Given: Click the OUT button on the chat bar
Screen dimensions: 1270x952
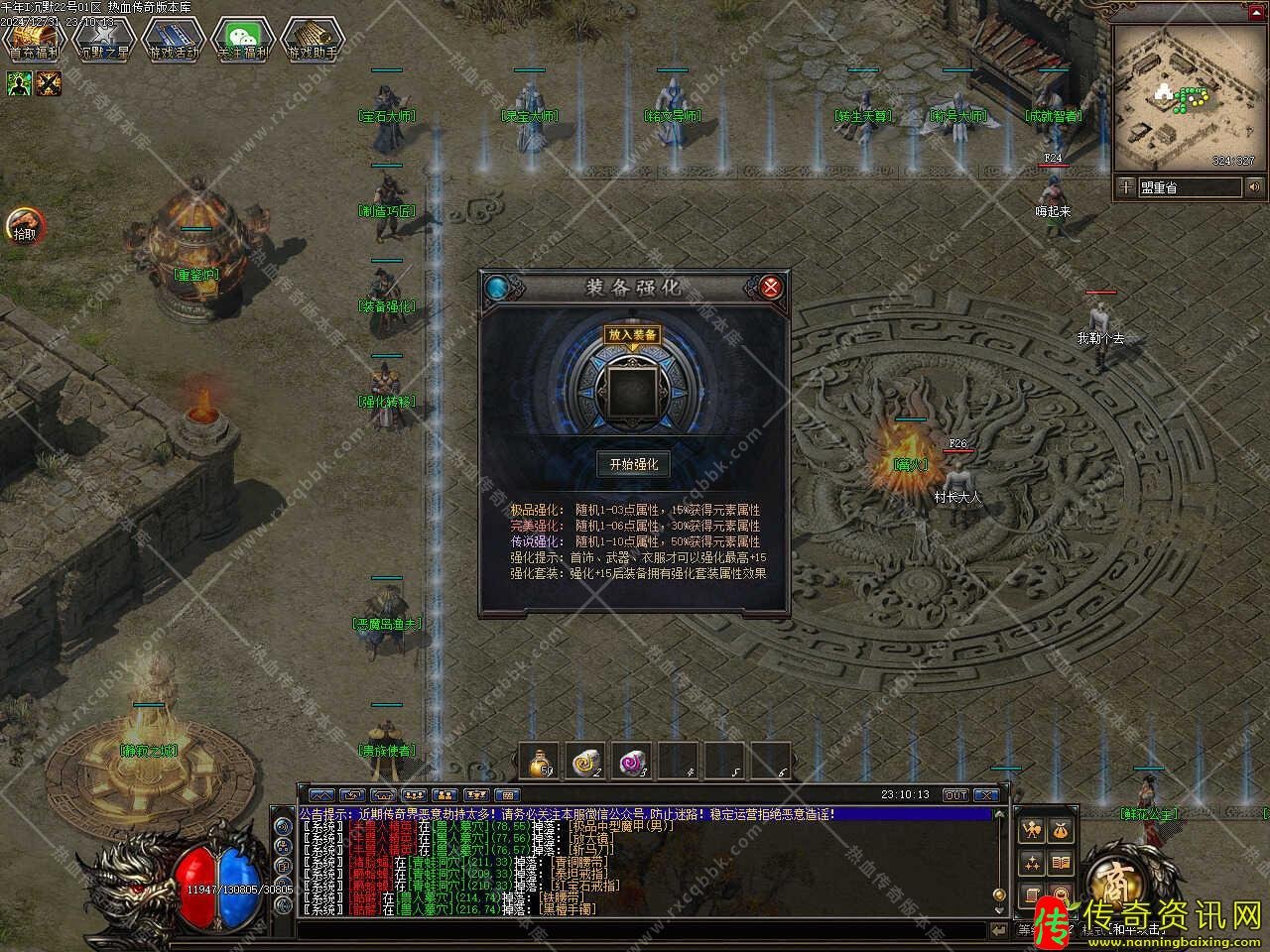Looking at the screenshot, I should (x=955, y=795).
